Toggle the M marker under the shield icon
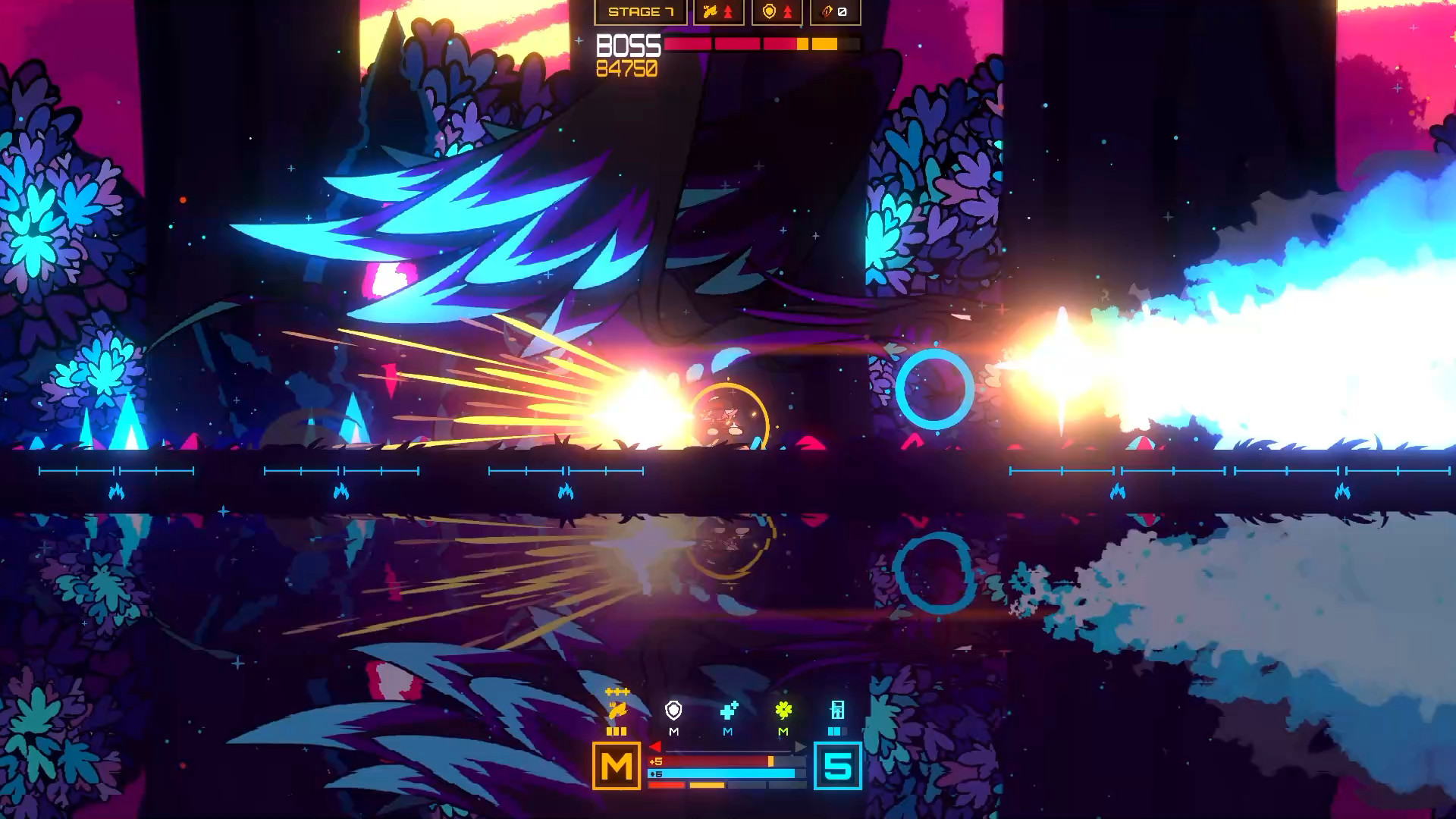 (x=673, y=731)
